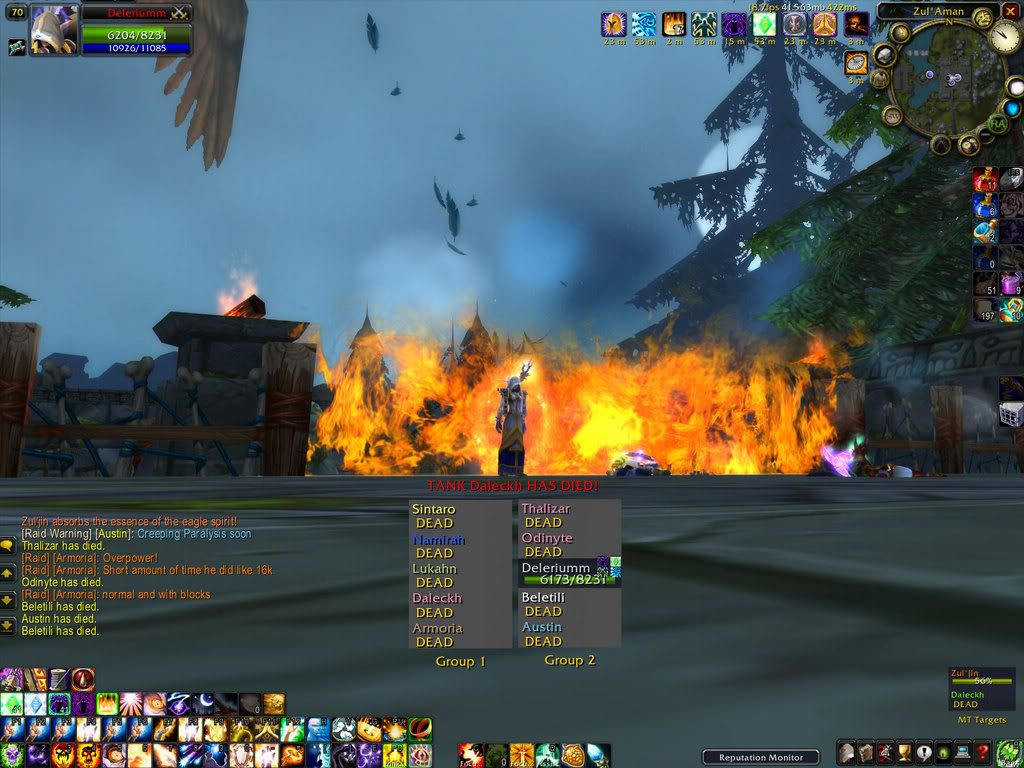This screenshot has height=768, width=1024.
Task: Use the red health potion with 11 charges
Action: point(986,180)
